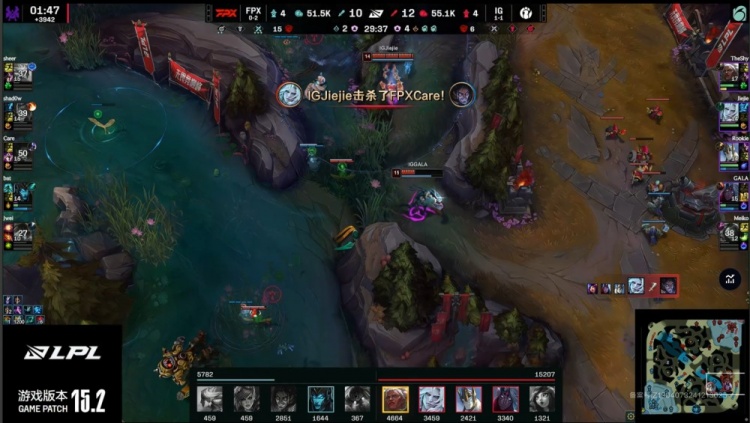Screen dimensions: 750x423
Task: Click the champion portrait with 3340 gold
Action: click(x=506, y=398)
